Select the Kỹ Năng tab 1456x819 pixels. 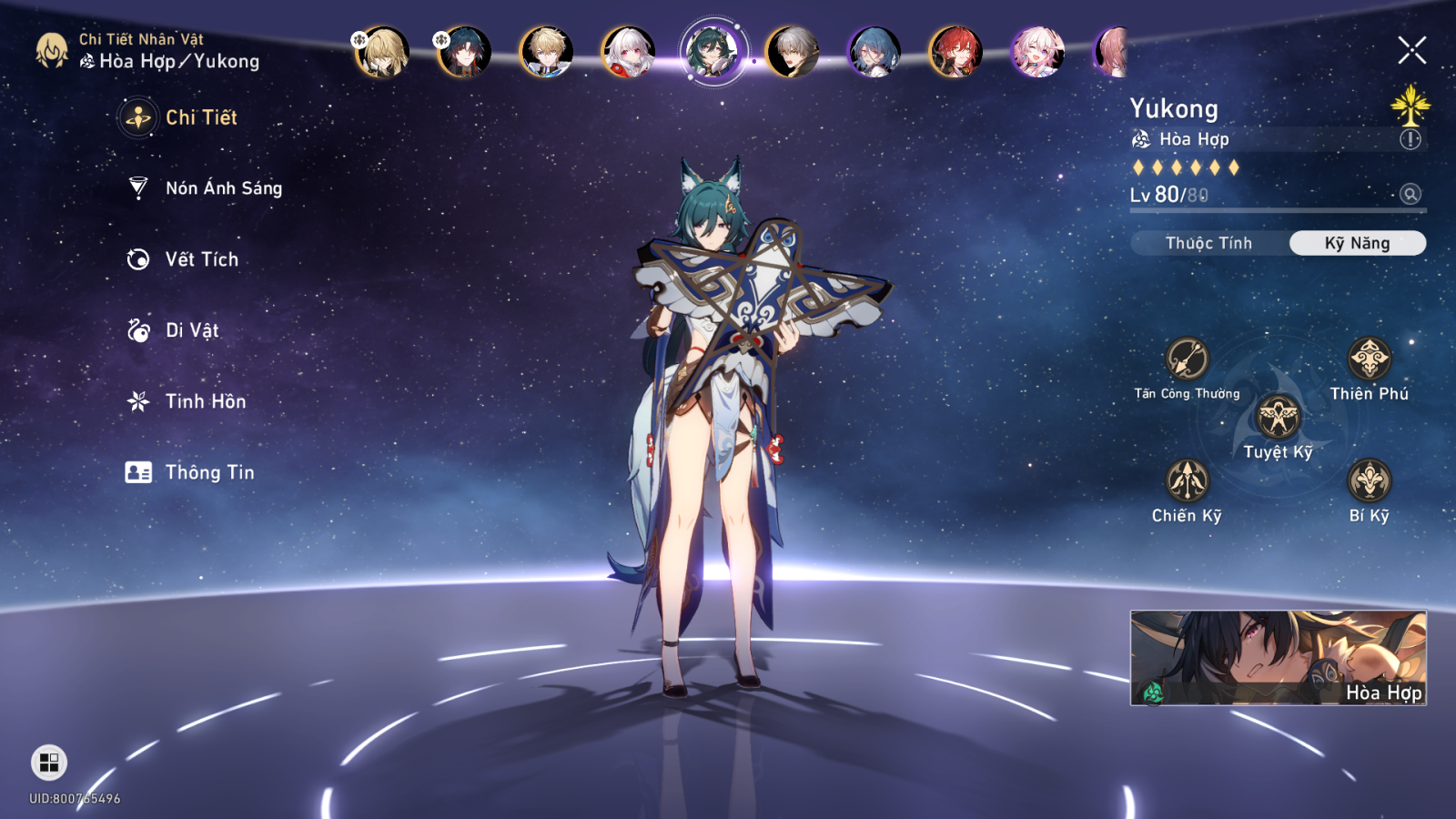coord(1357,243)
